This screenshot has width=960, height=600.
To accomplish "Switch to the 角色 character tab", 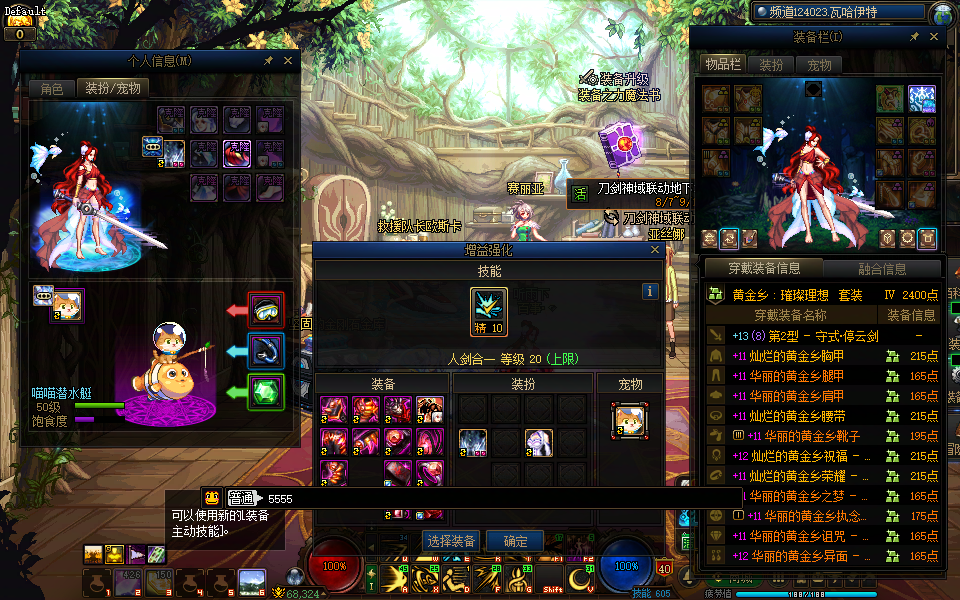I will (x=51, y=88).
